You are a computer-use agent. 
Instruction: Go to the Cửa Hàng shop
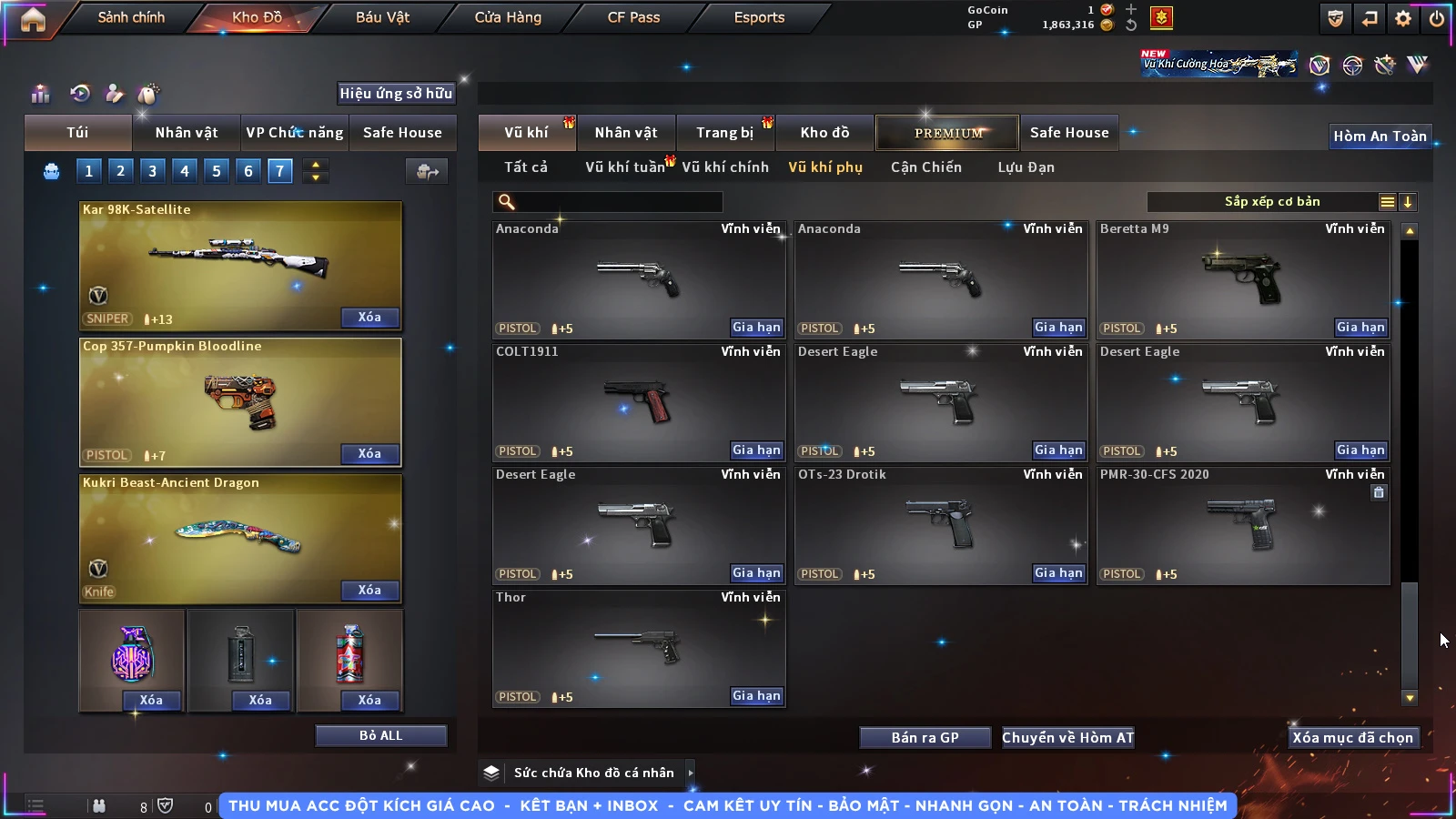click(508, 17)
